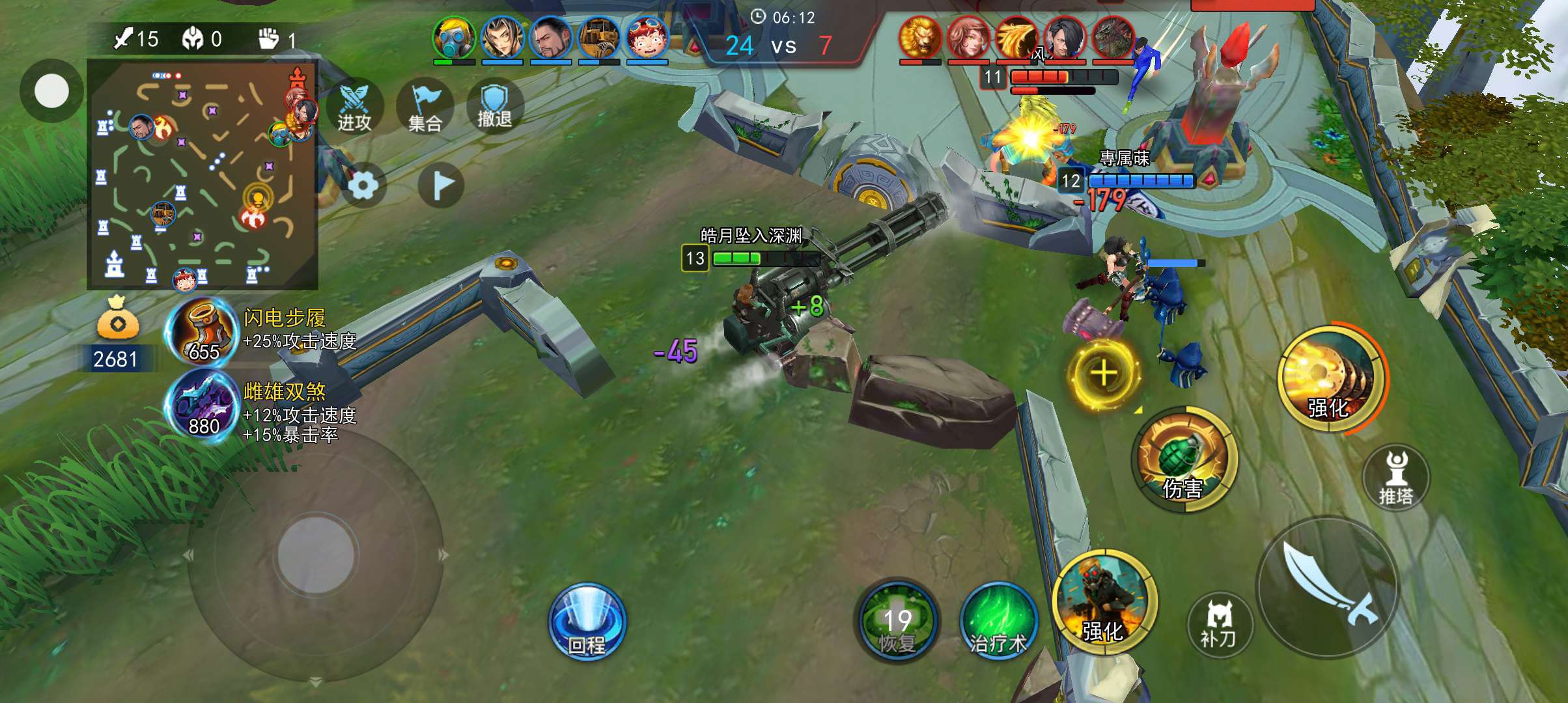Send the 集合 gather signal
Viewport: 1568px width, 703px height.
[425, 107]
